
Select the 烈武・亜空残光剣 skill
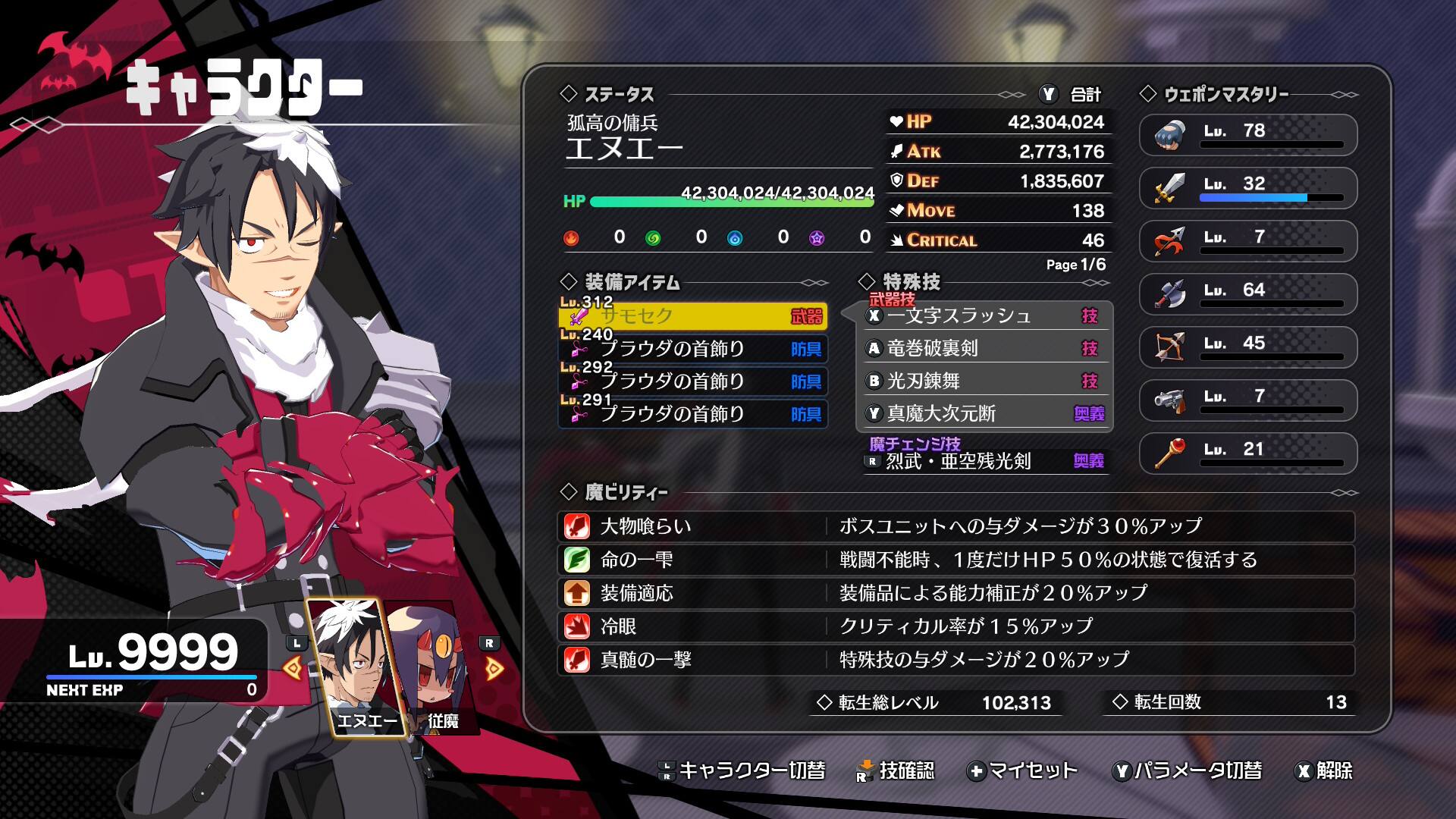(x=986, y=461)
